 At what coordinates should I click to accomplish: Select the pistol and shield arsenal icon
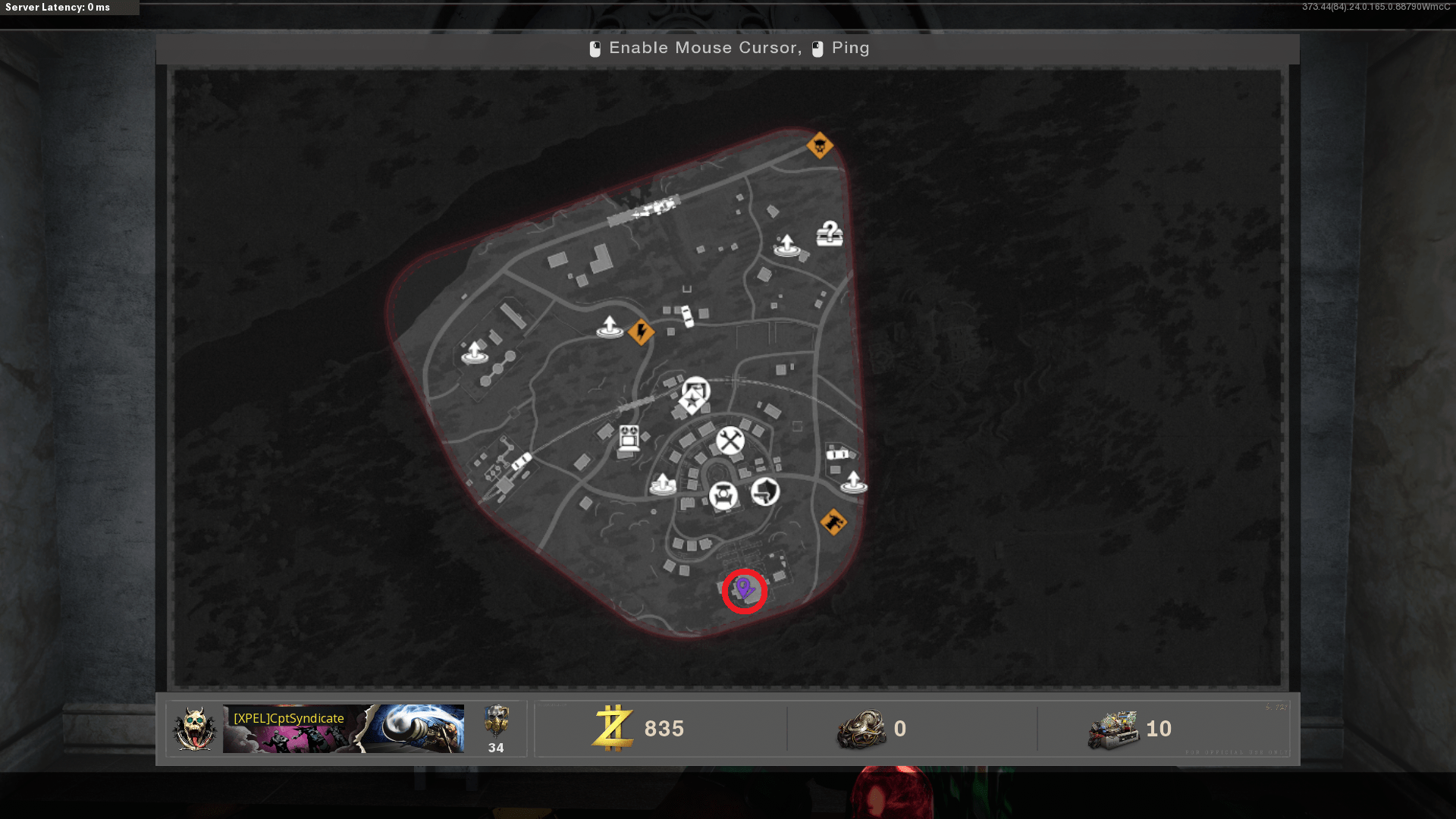click(x=765, y=491)
